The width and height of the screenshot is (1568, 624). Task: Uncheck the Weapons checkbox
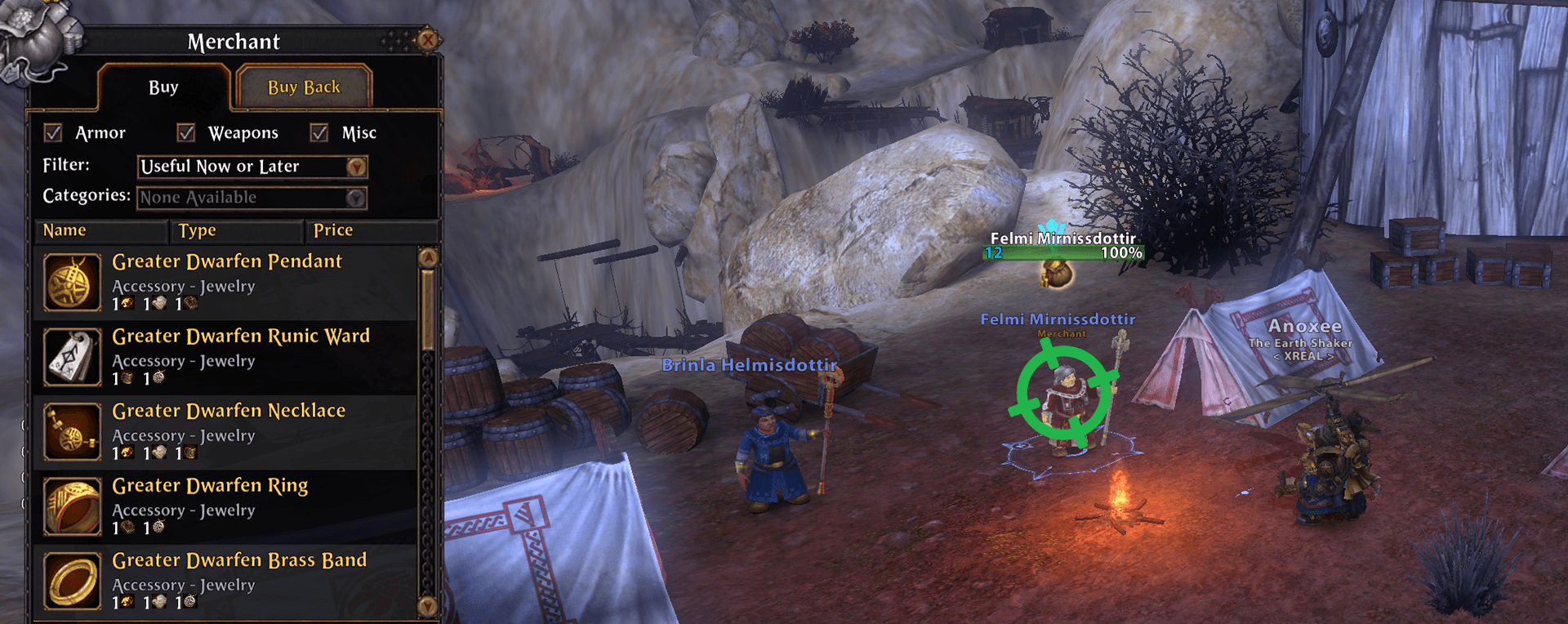coord(187,132)
